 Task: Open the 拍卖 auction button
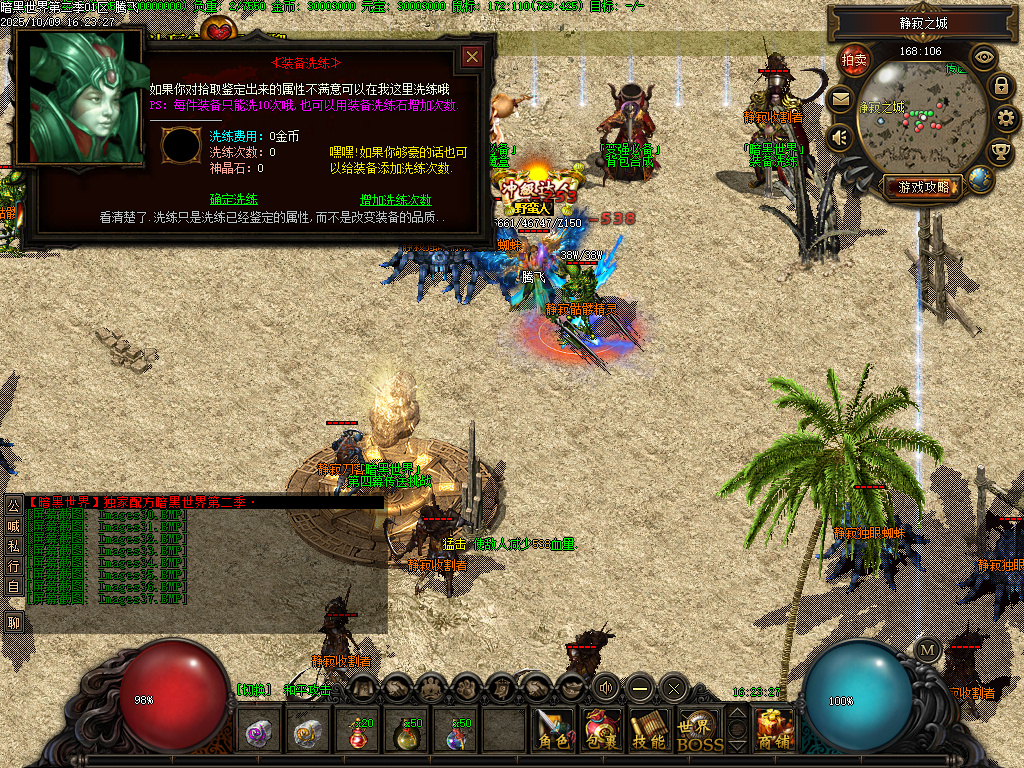coord(853,60)
